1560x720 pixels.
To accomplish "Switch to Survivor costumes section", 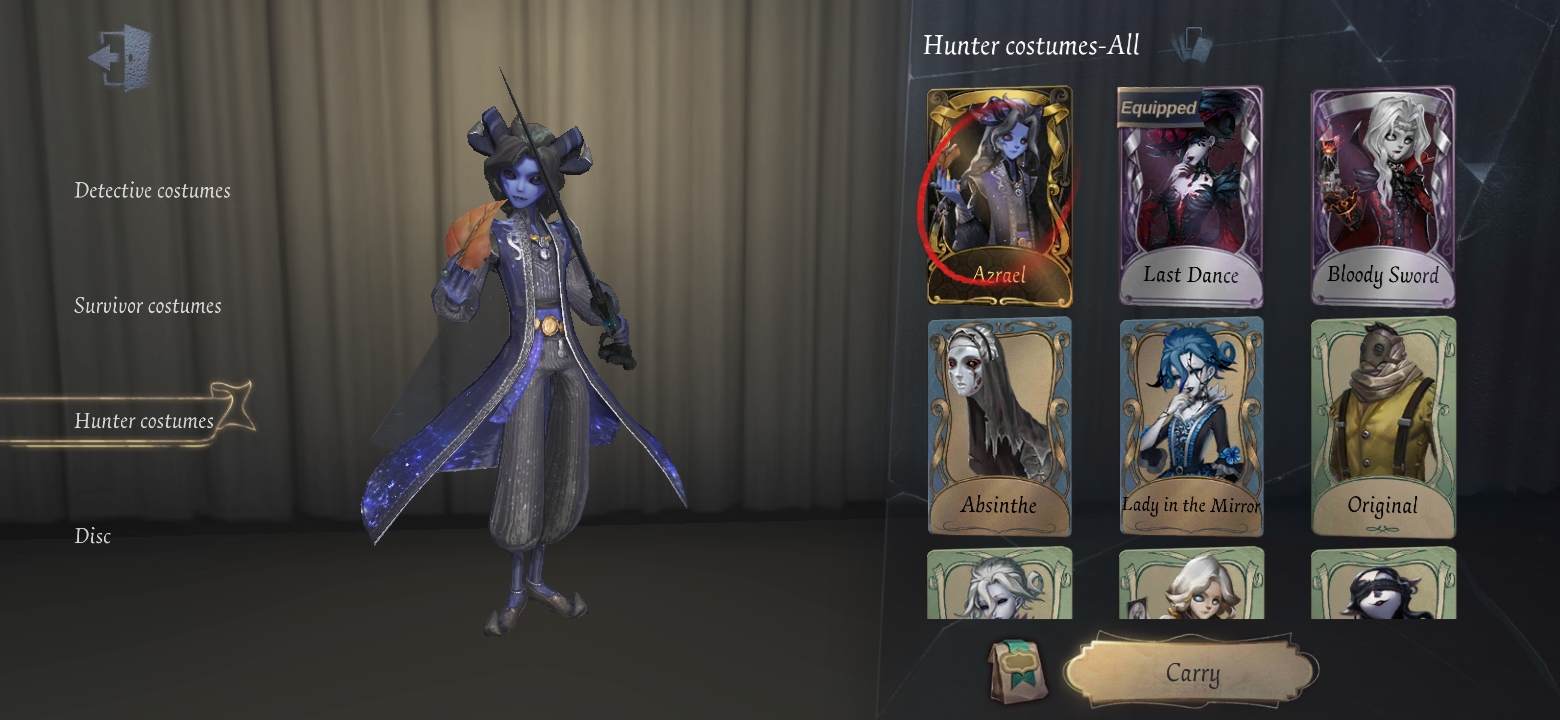I will click(x=147, y=306).
